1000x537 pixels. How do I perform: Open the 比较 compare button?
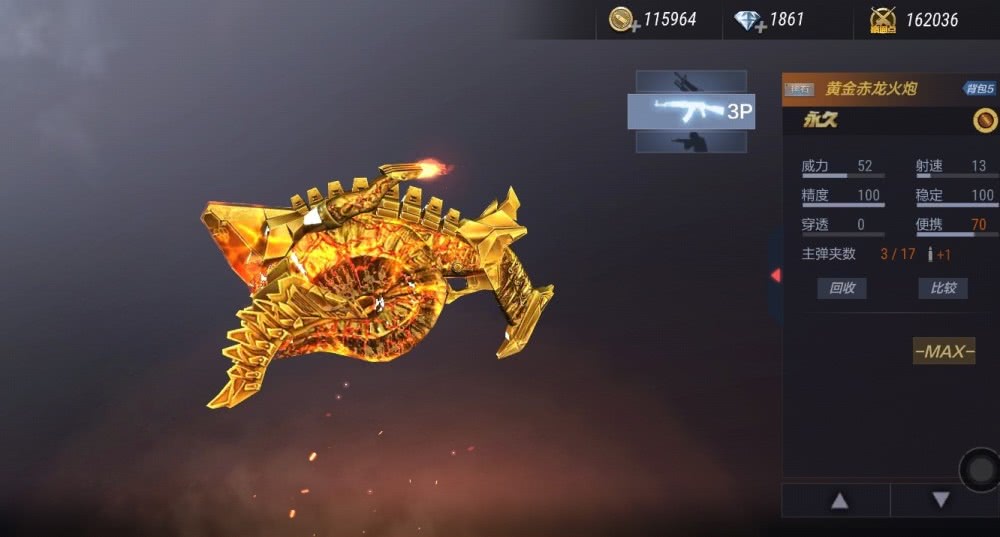943,288
